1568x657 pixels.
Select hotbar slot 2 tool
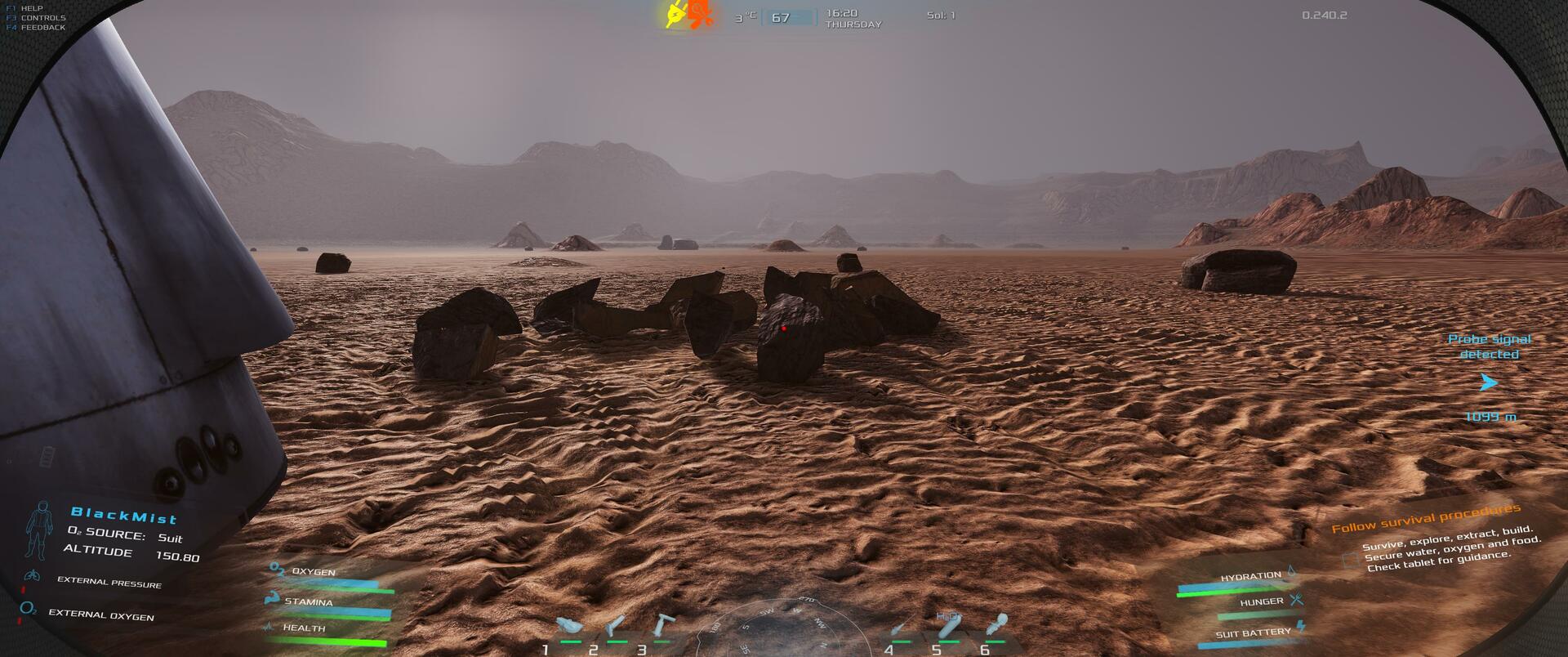point(617,627)
